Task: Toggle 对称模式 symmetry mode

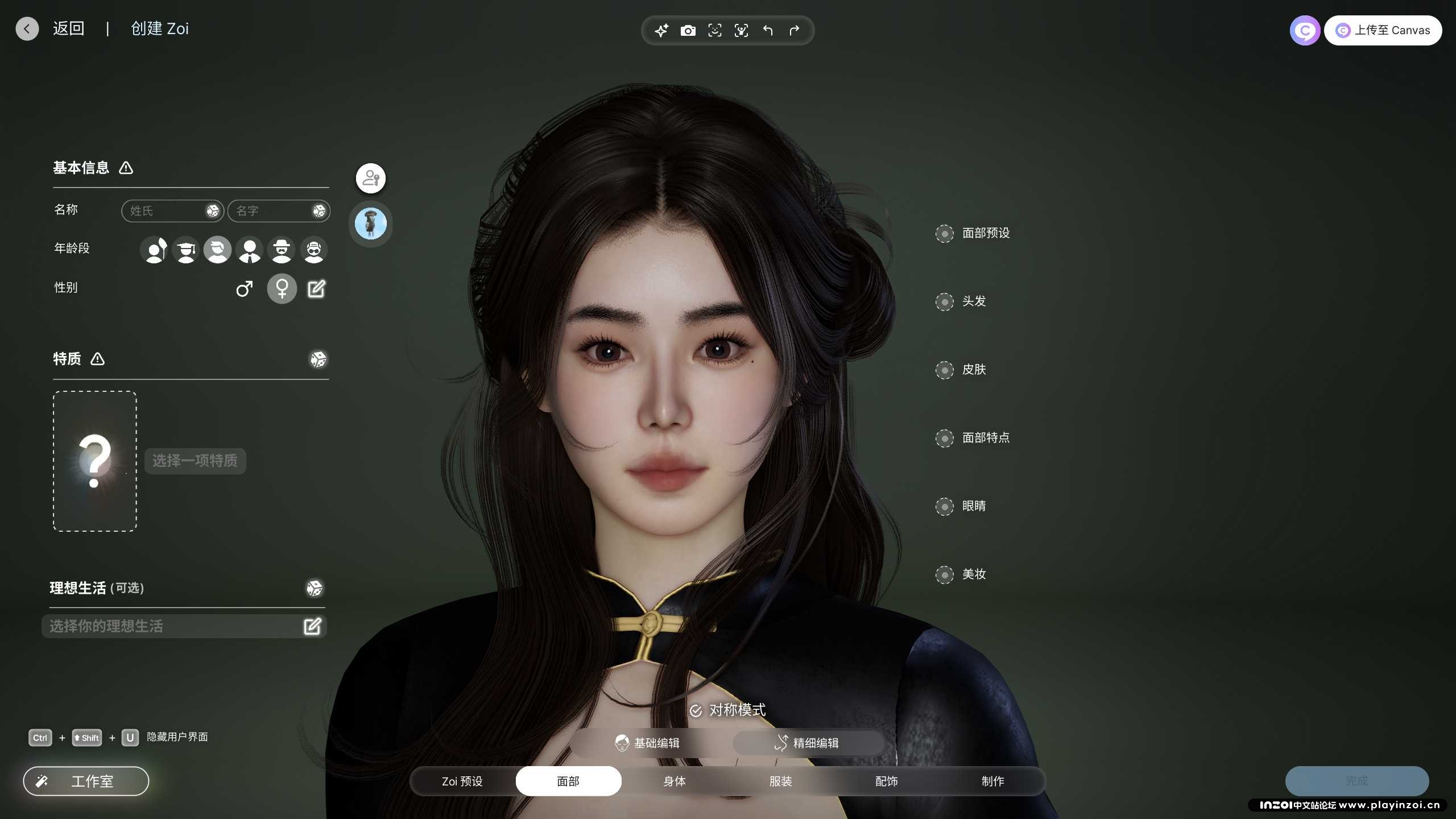Action: pos(728,710)
